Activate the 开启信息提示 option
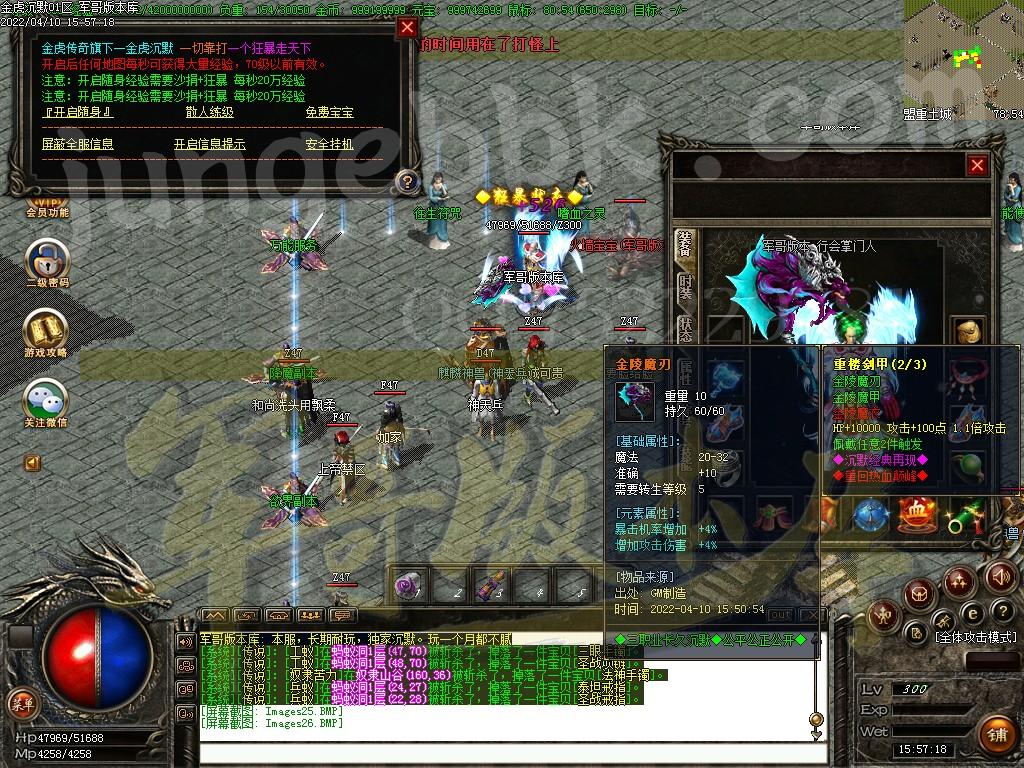 (x=209, y=144)
